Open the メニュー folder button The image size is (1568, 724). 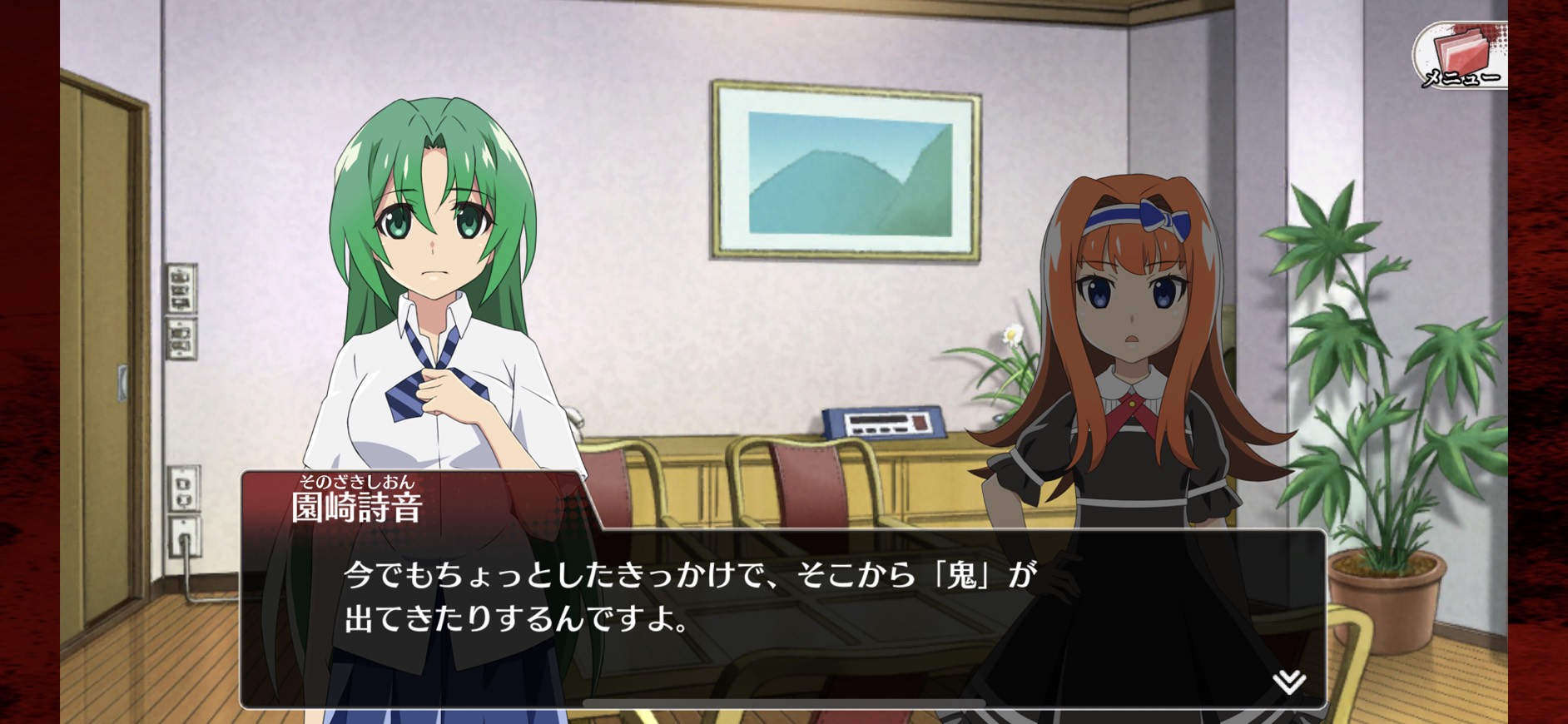click(1461, 55)
